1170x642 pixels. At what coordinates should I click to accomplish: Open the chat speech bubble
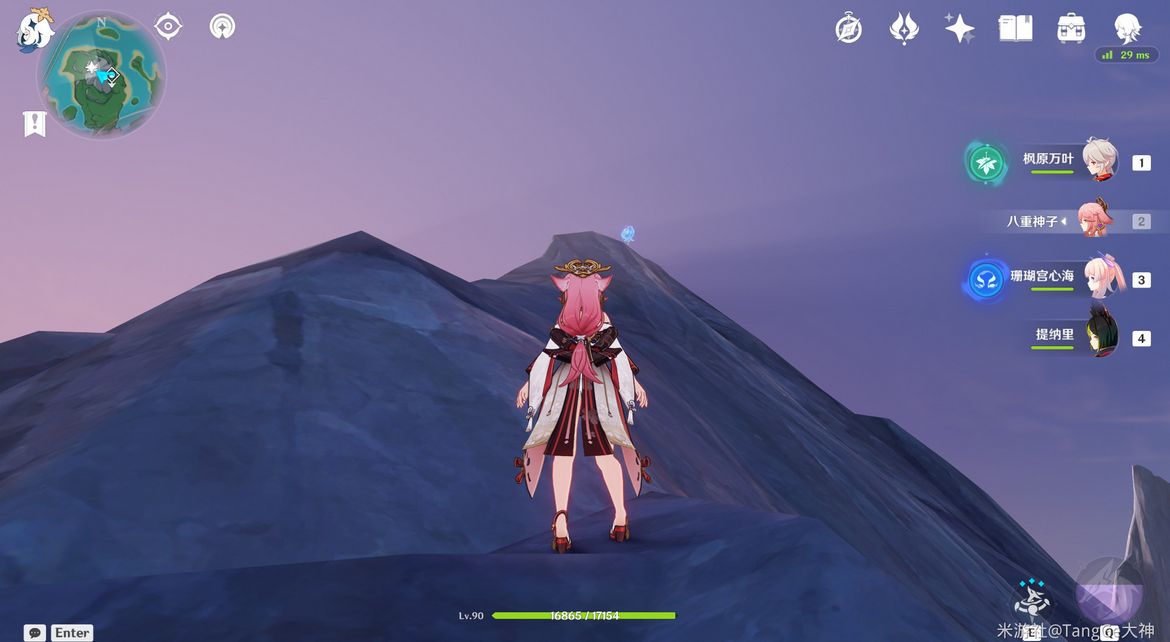point(35,632)
